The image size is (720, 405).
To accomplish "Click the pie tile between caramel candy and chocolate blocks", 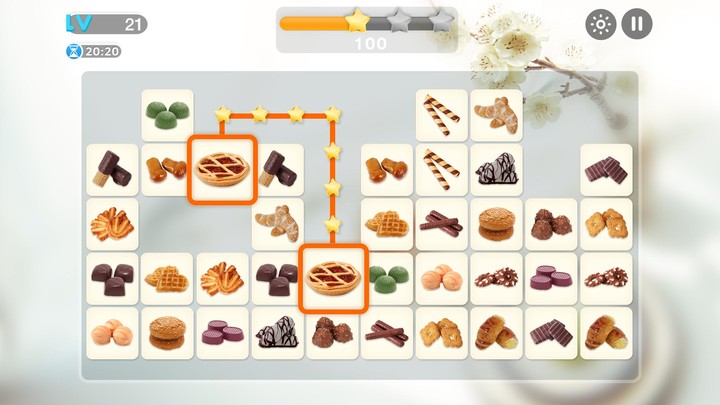I will 222,169.
